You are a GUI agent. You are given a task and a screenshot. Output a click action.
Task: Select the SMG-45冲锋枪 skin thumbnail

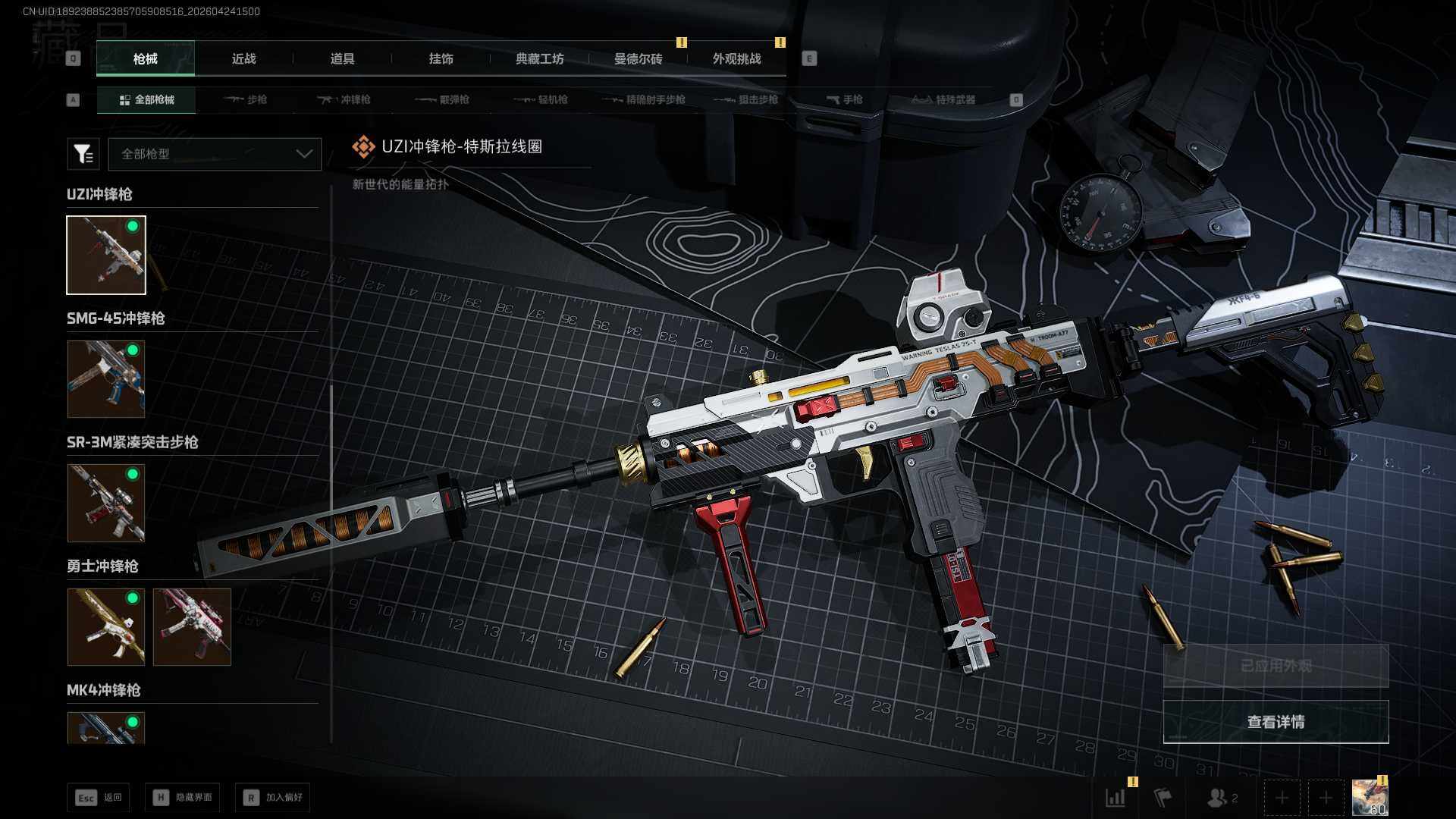(106, 379)
